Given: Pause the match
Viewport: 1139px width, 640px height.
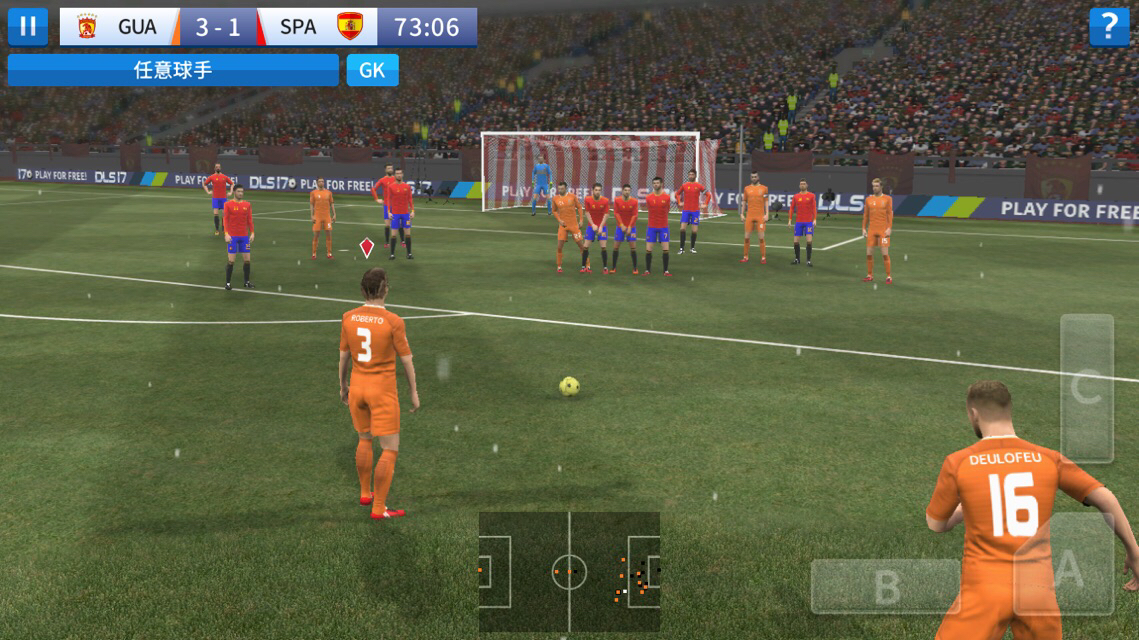Looking at the screenshot, I should 28,27.
